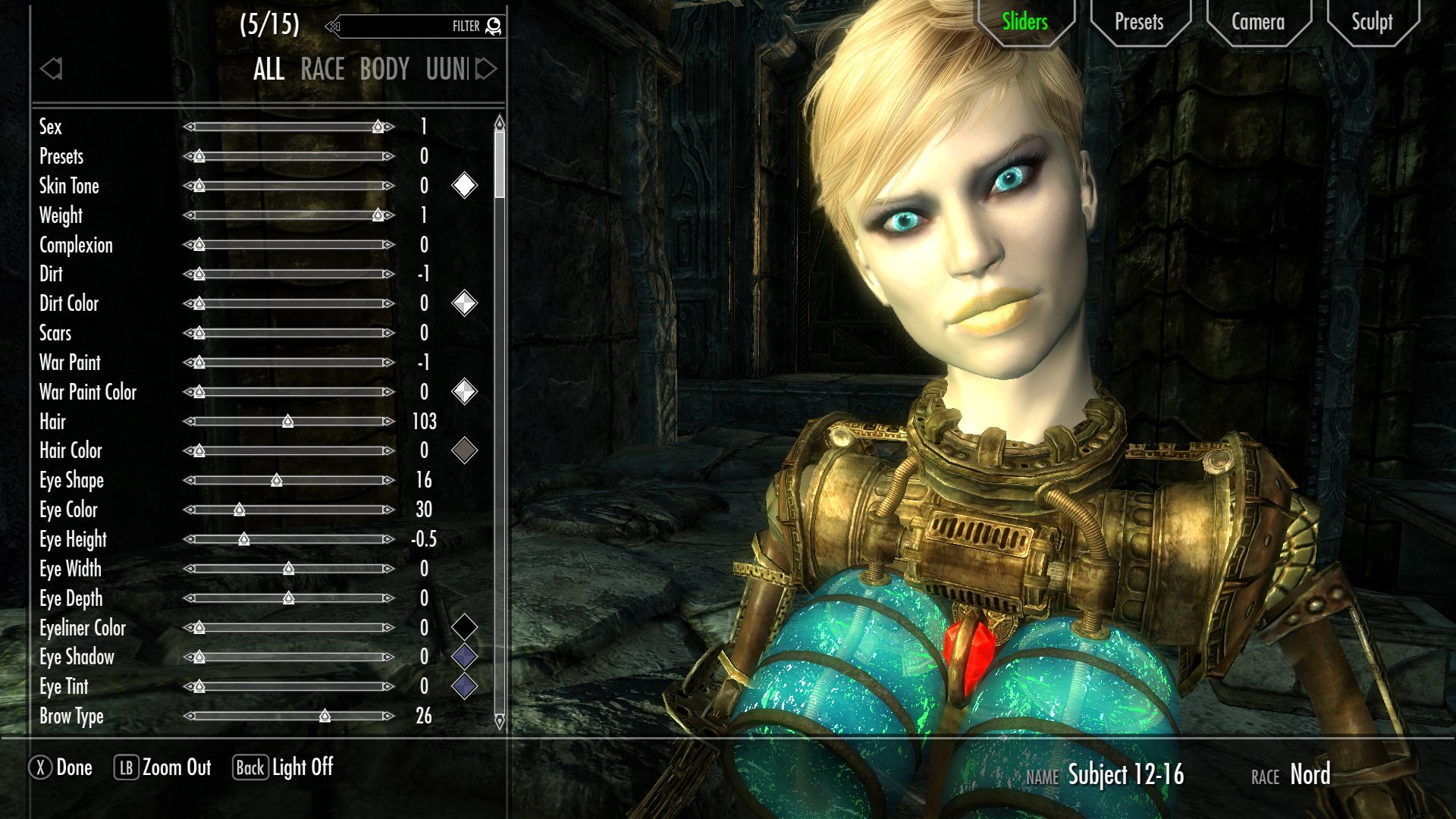Increase the Hair slider value
Viewport: 1456px width, 819px height.
(x=389, y=422)
